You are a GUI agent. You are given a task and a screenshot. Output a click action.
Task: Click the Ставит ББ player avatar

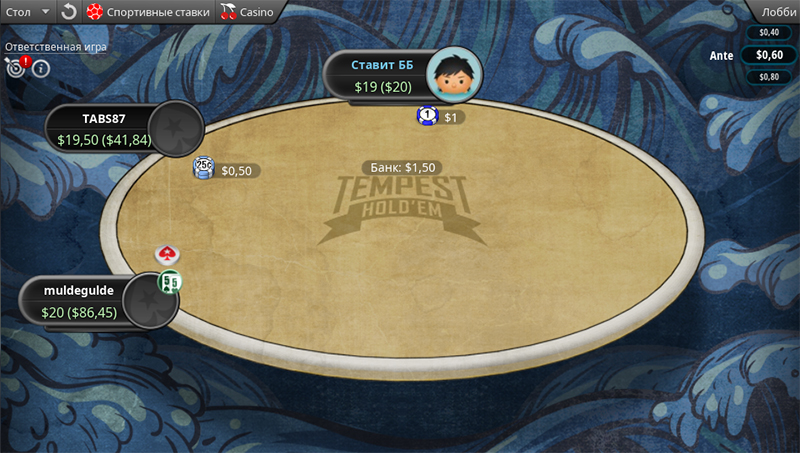click(x=455, y=76)
